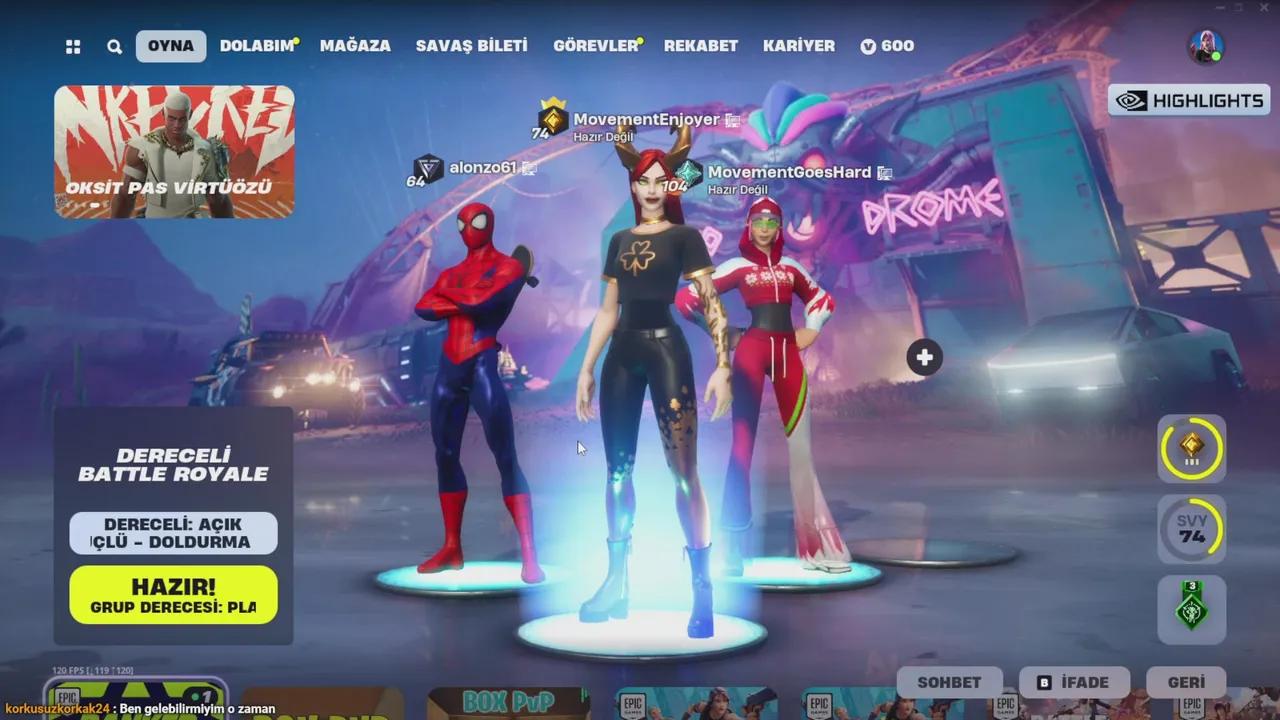Viewport: 1280px width, 720px height.
Task: Click the V-Bucks 600 coin icon
Action: [869, 45]
